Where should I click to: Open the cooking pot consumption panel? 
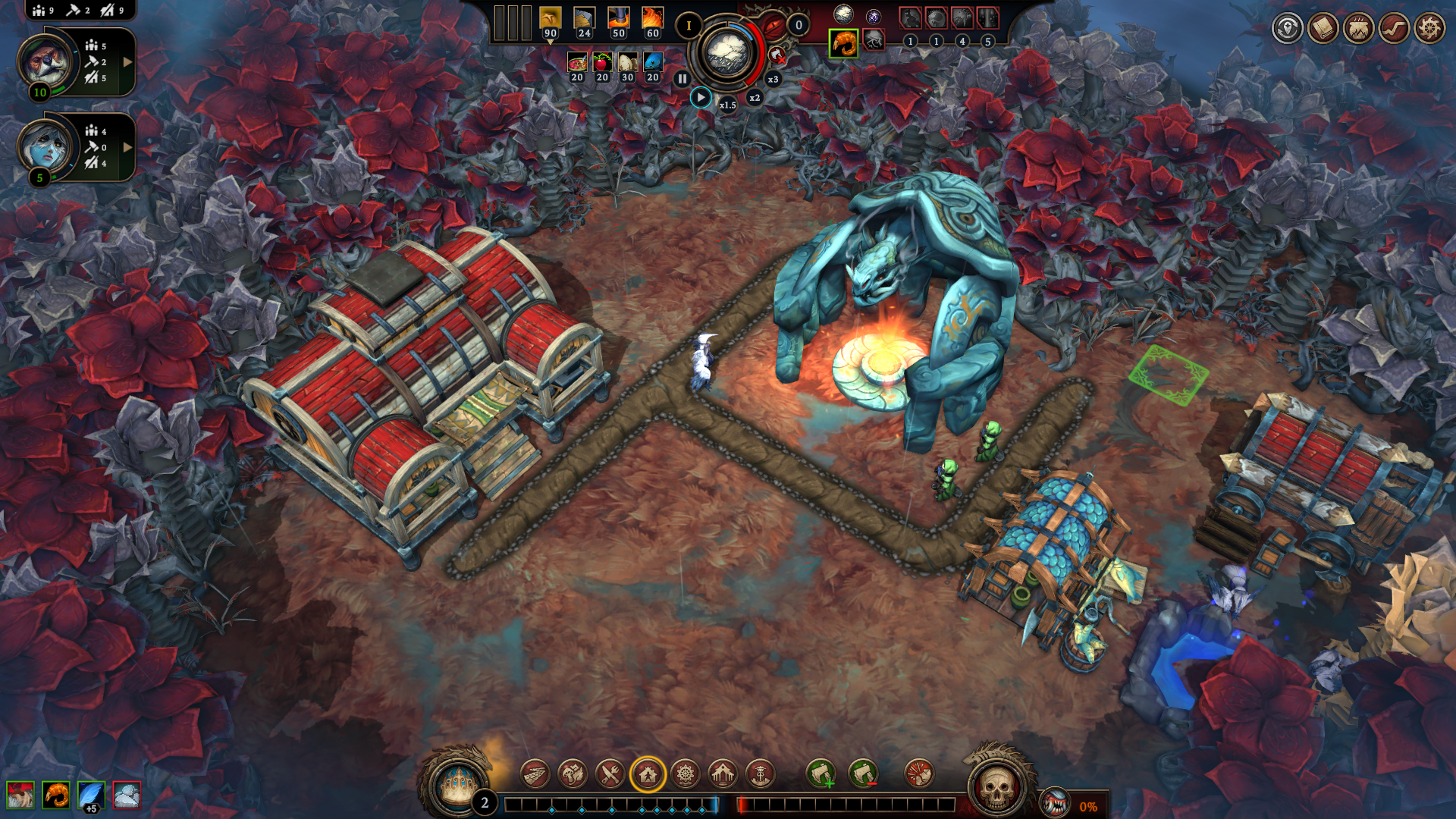click(1358, 29)
